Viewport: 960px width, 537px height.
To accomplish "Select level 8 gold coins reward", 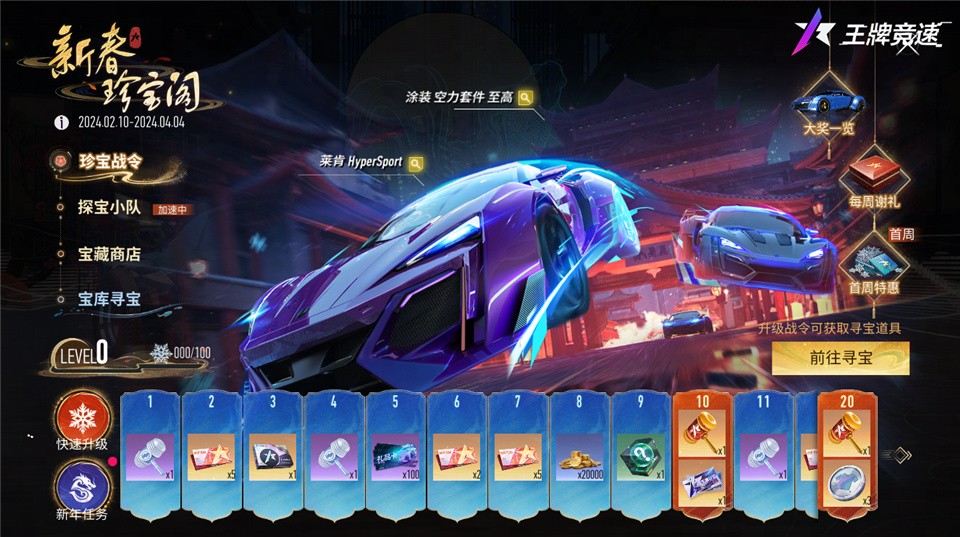I will click(x=581, y=456).
